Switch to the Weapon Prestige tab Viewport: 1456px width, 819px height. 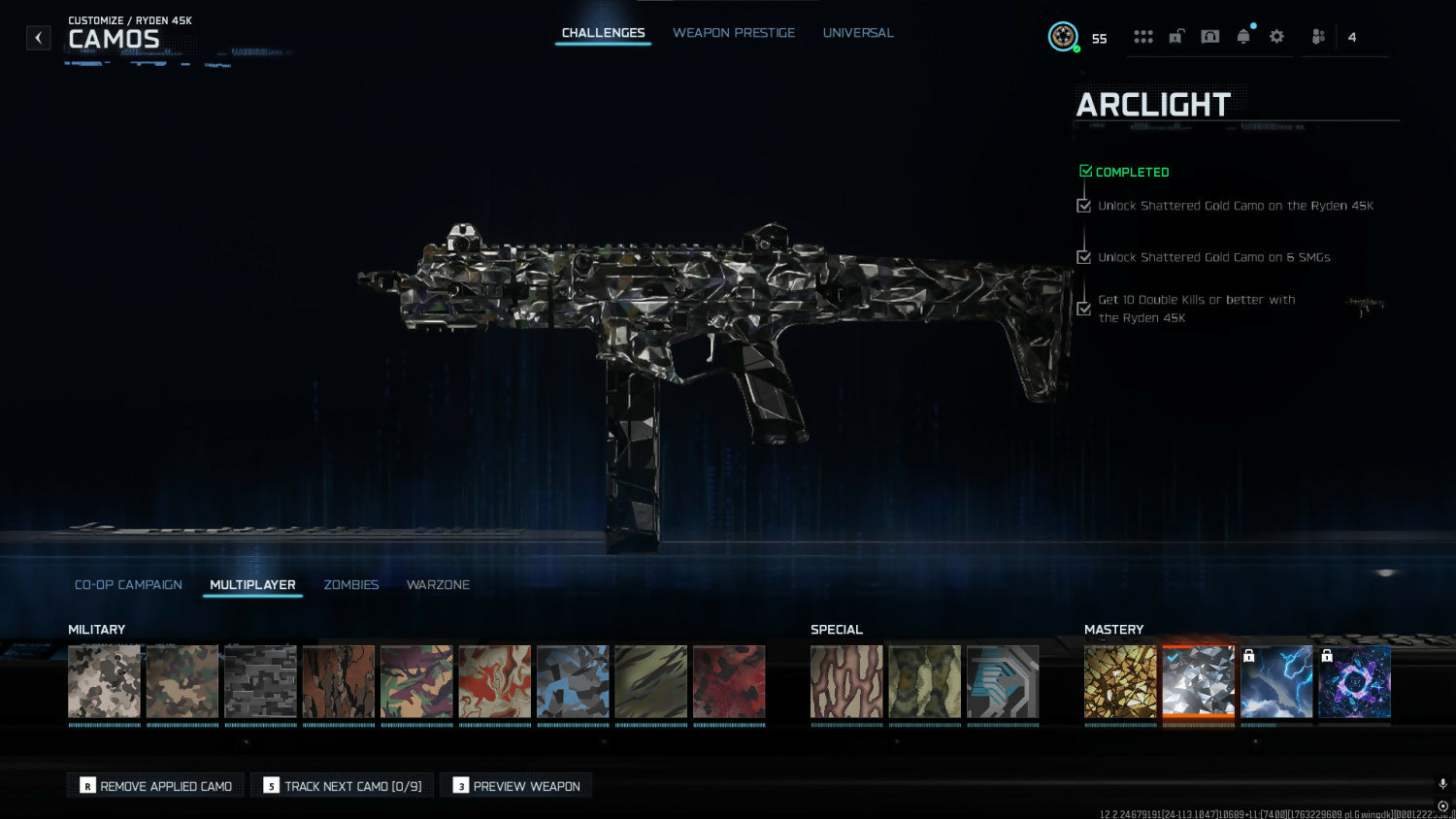pyautogui.click(x=733, y=33)
